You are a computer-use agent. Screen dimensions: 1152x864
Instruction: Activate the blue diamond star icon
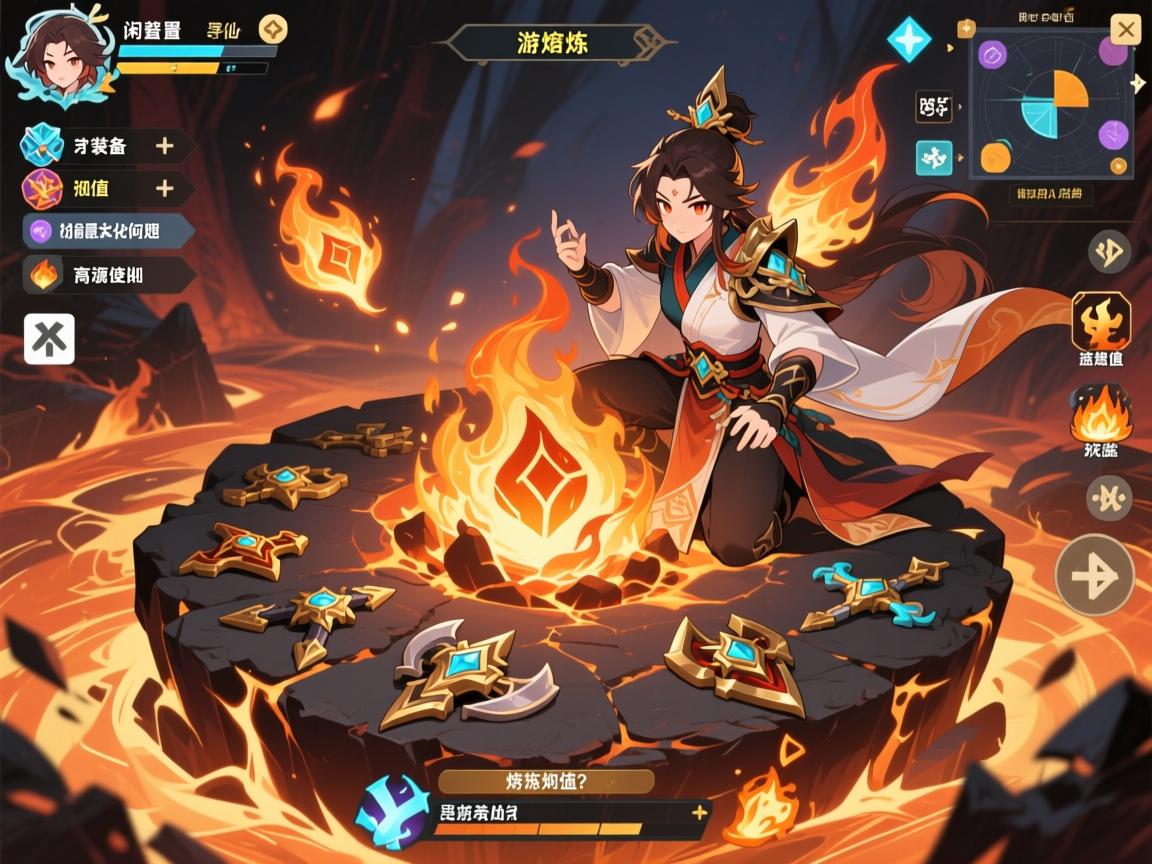(909, 40)
